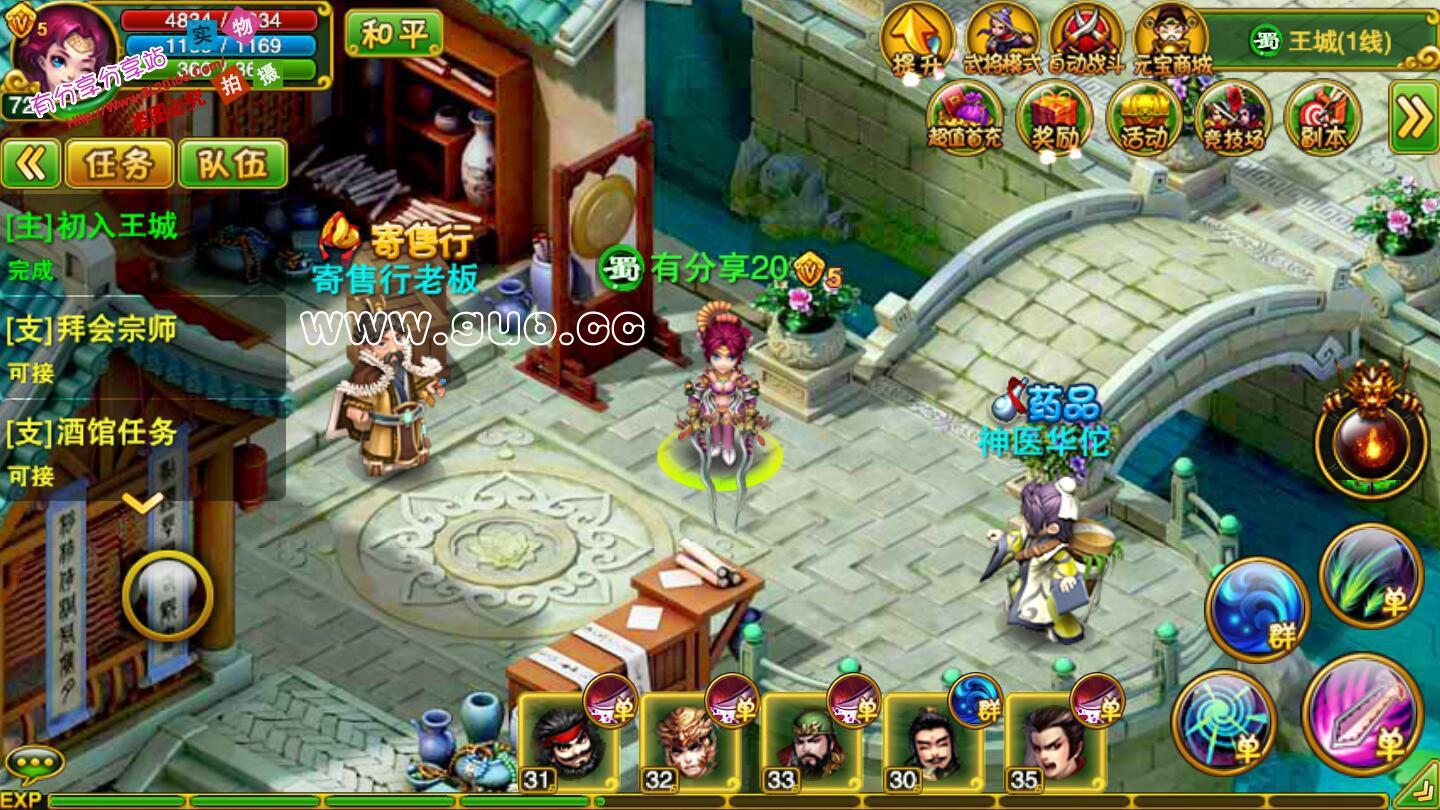Open the 任务 quest tab
This screenshot has height=810, width=1440.
[x=118, y=164]
